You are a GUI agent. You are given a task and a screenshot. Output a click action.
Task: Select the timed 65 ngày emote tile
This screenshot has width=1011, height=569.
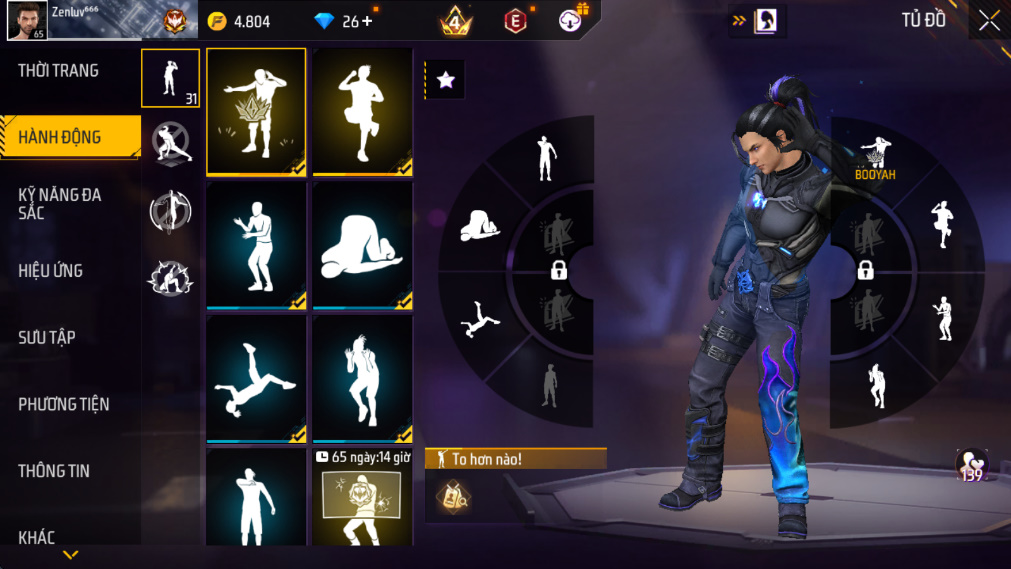[362, 497]
